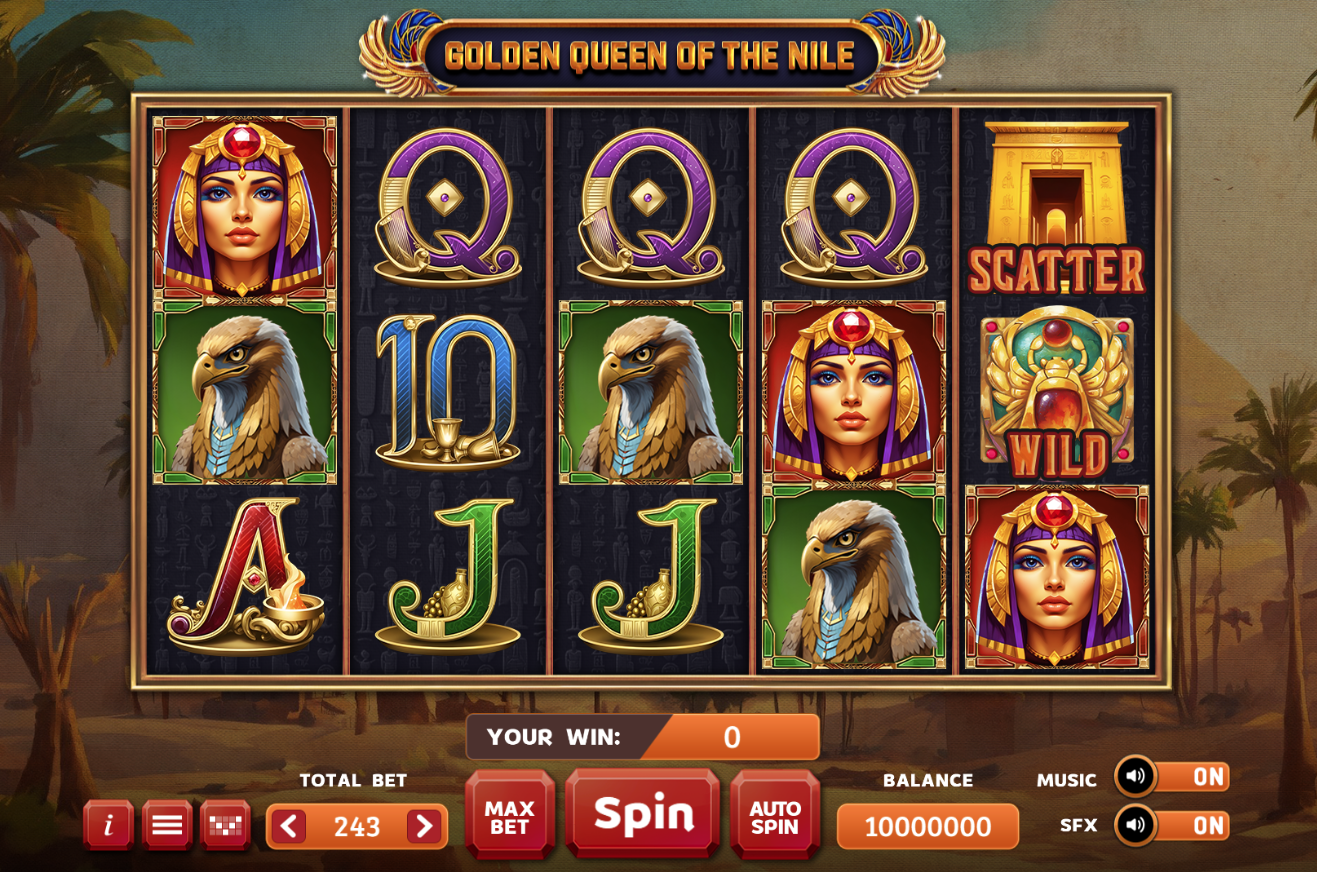This screenshot has height=872, width=1317.
Task: Click the Balance display
Action: (927, 826)
